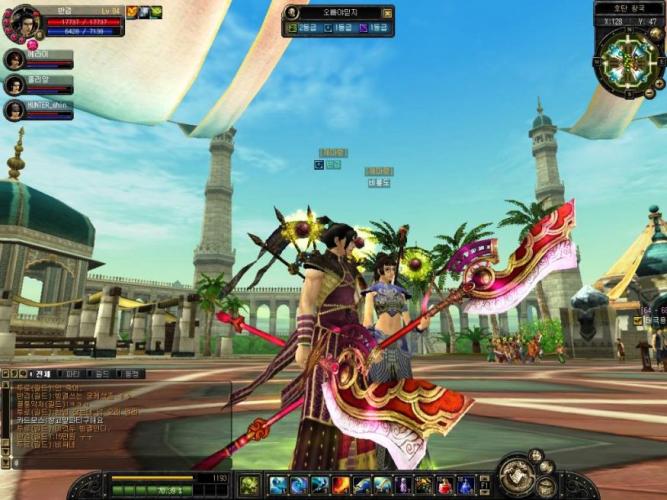Switch to the 전체 chat tab

[x=45, y=373]
